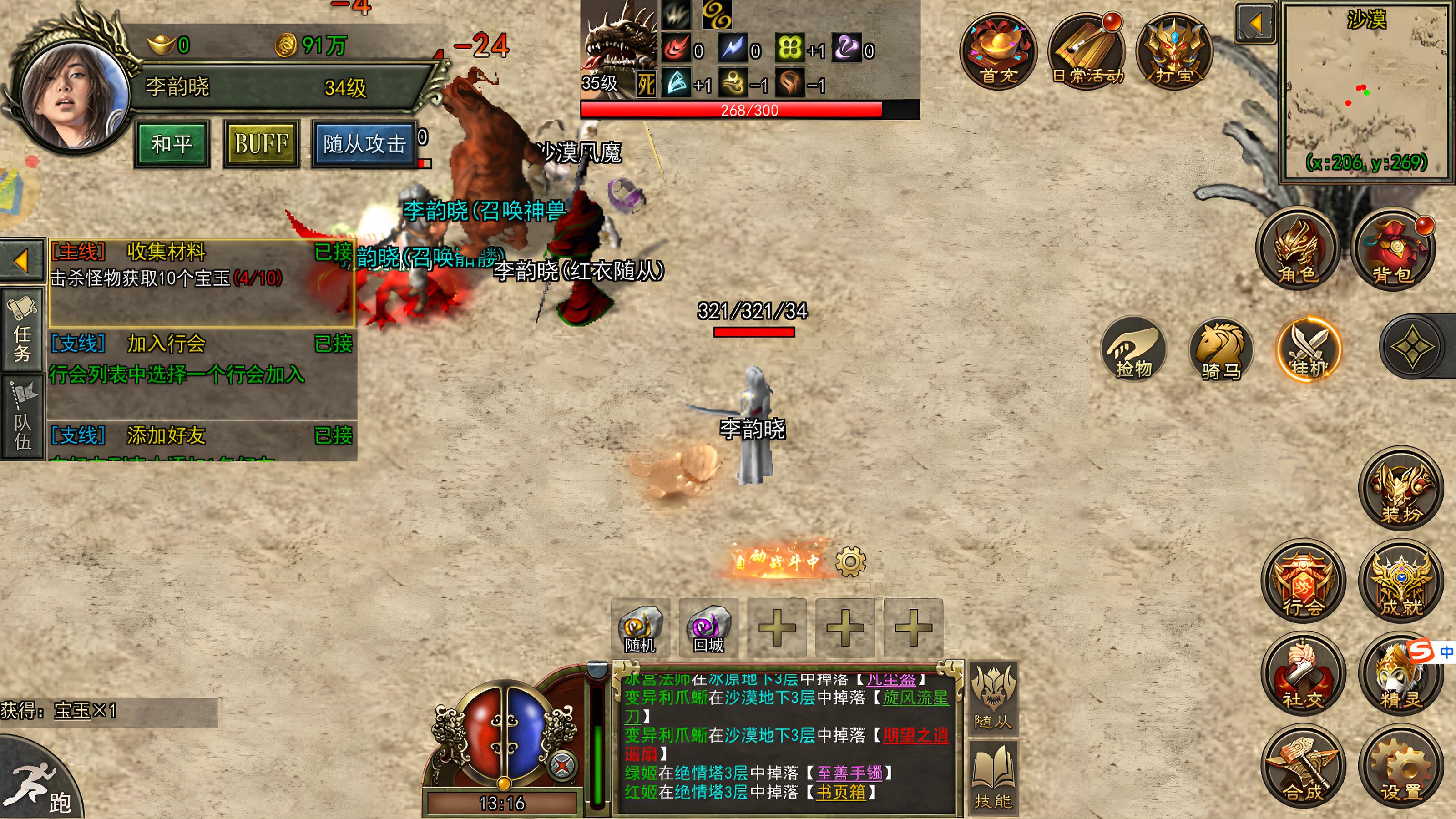Mount up with the 骑马 button
This screenshot has width=1456, height=819.
(x=1221, y=349)
